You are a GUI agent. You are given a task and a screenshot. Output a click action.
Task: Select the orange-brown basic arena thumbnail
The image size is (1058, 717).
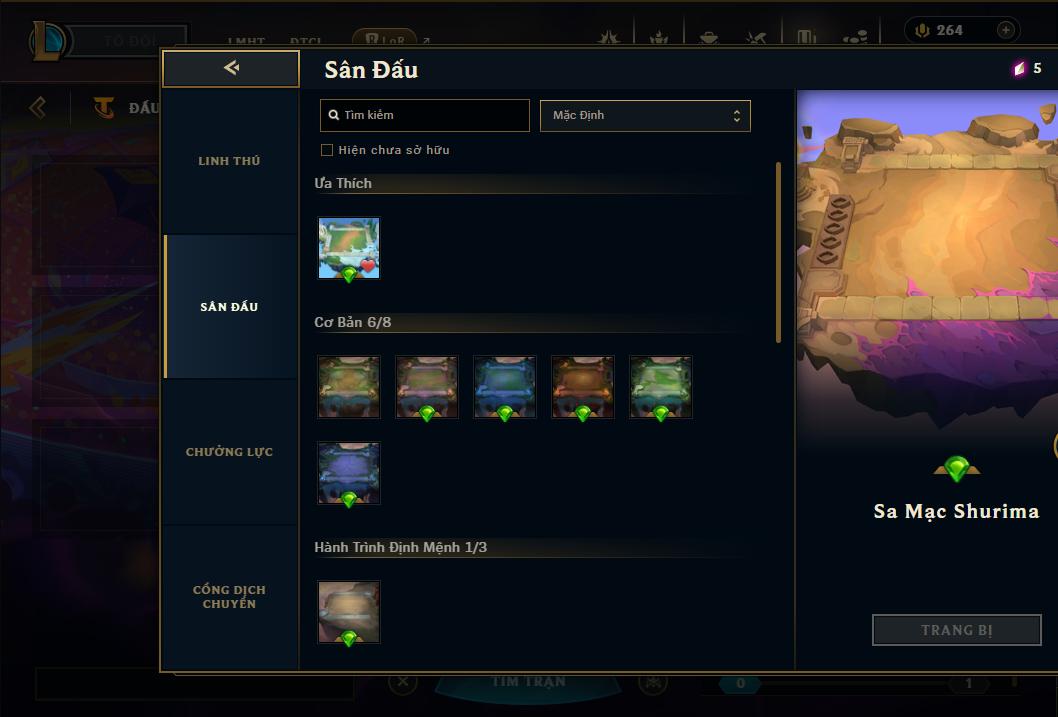(x=583, y=386)
